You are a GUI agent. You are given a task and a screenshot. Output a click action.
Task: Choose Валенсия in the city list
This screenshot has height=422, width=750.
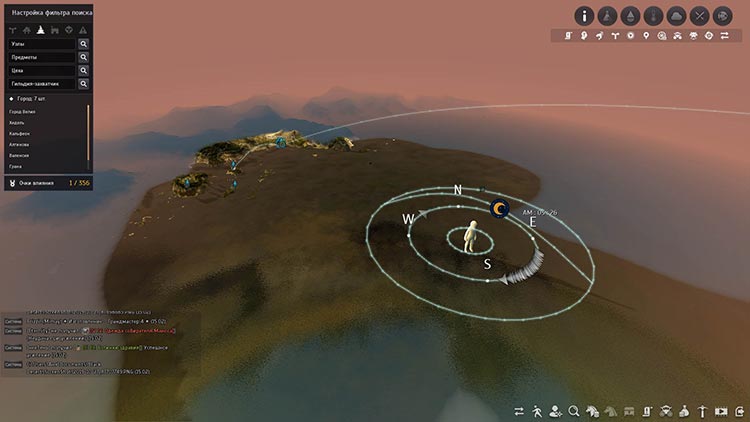point(19,156)
